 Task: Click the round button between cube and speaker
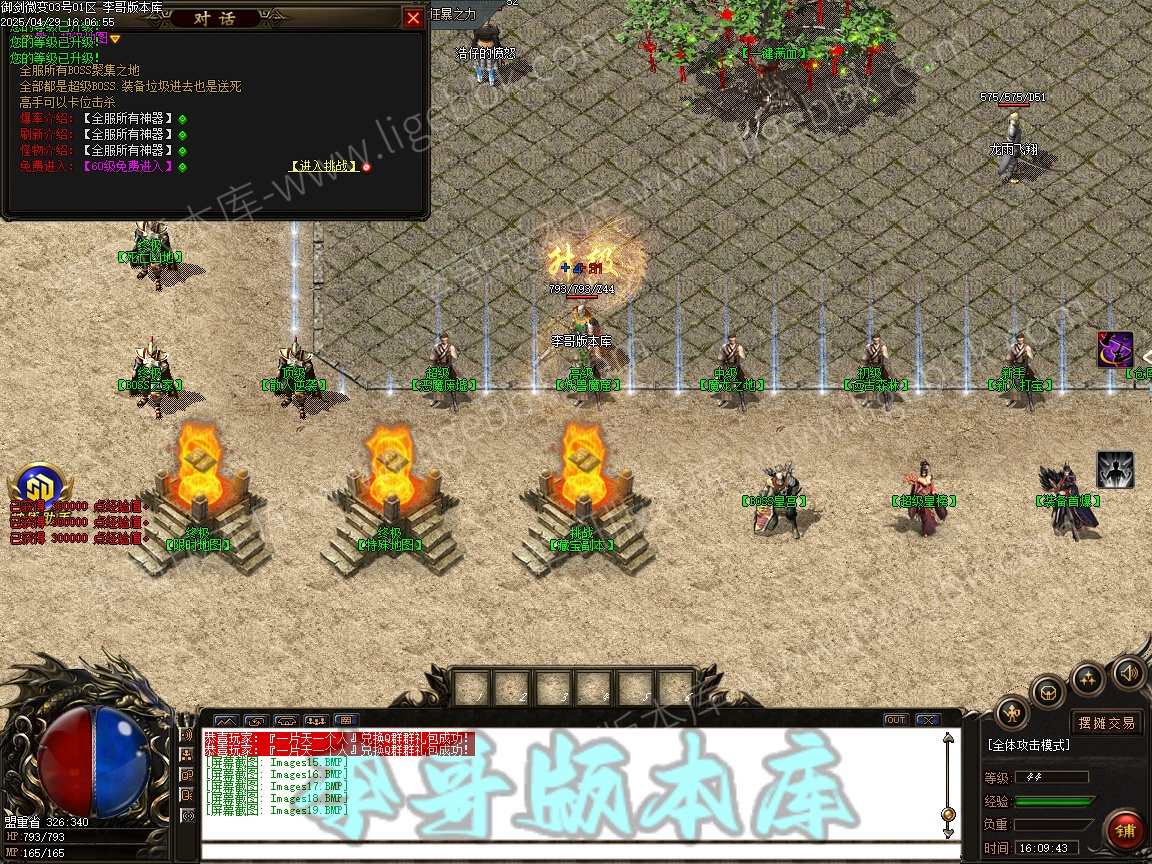(1088, 679)
